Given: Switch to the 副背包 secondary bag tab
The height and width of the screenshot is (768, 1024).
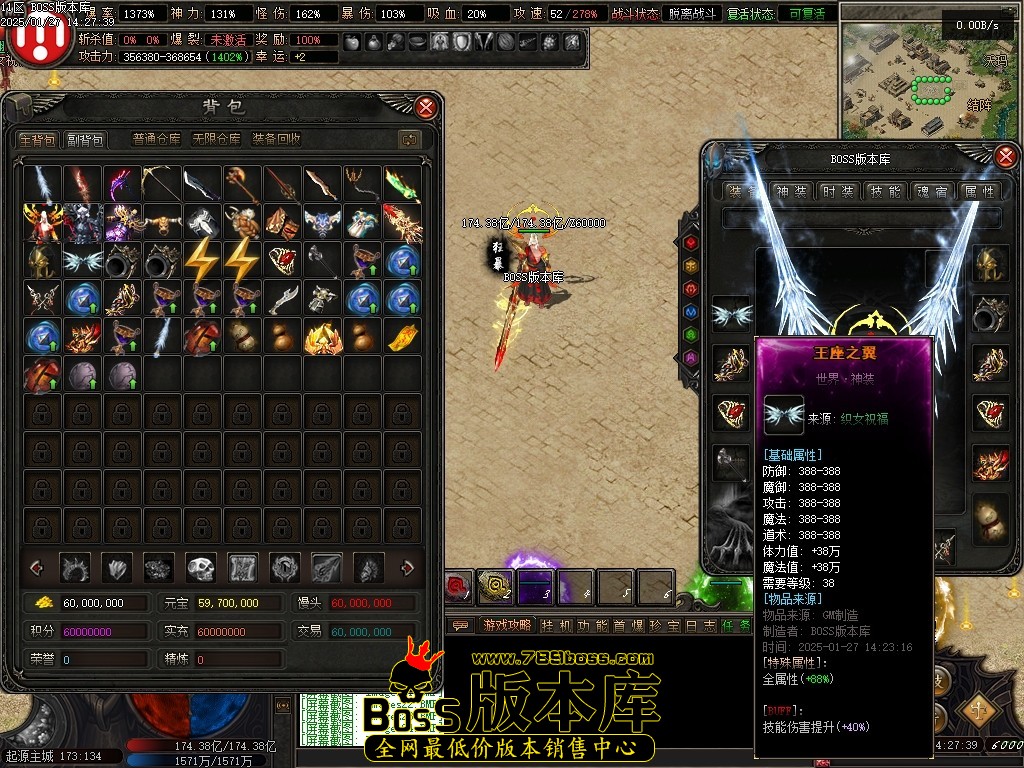Looking at the screenshot, I should click(x=85, y=140).
